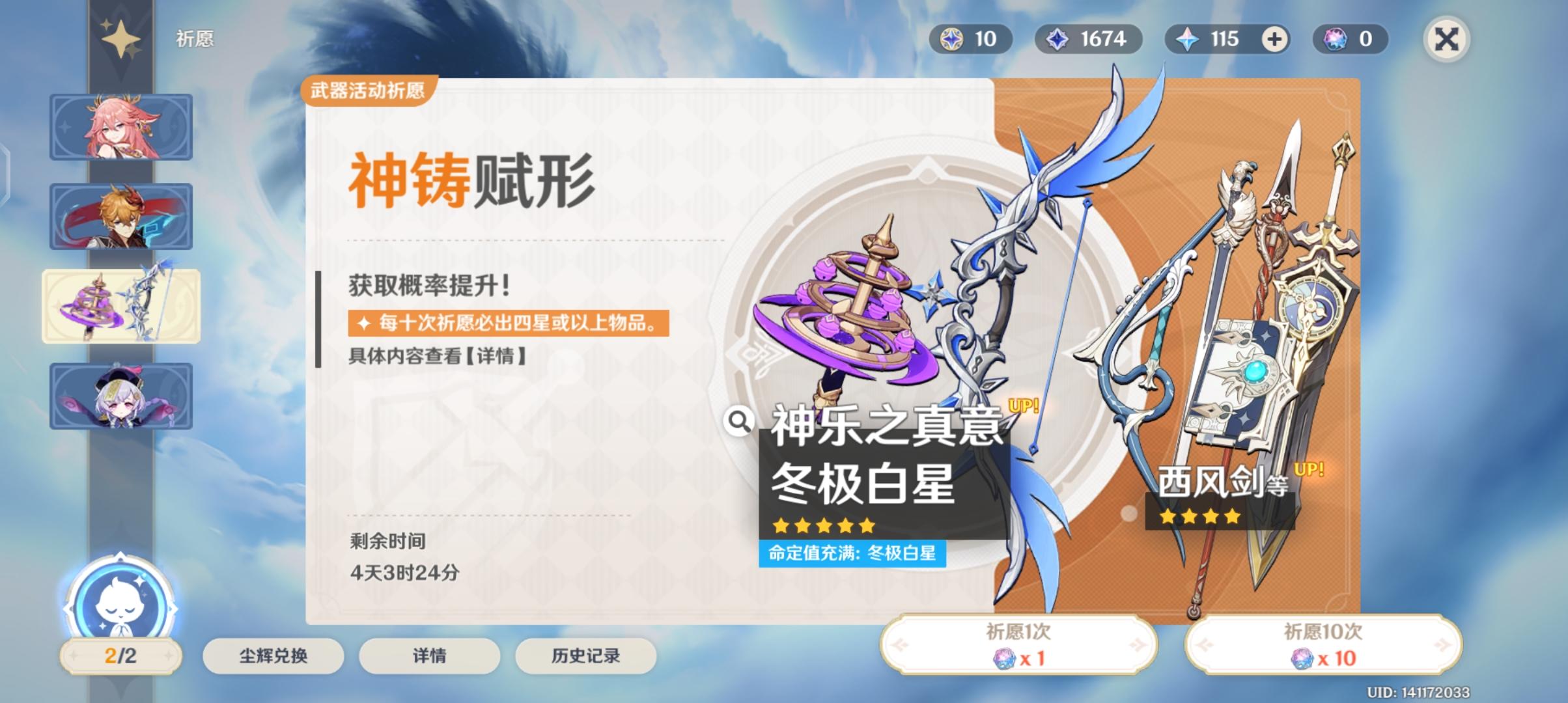Click the Masterless Starglitter counter showing 10

(x=972, y=39)
